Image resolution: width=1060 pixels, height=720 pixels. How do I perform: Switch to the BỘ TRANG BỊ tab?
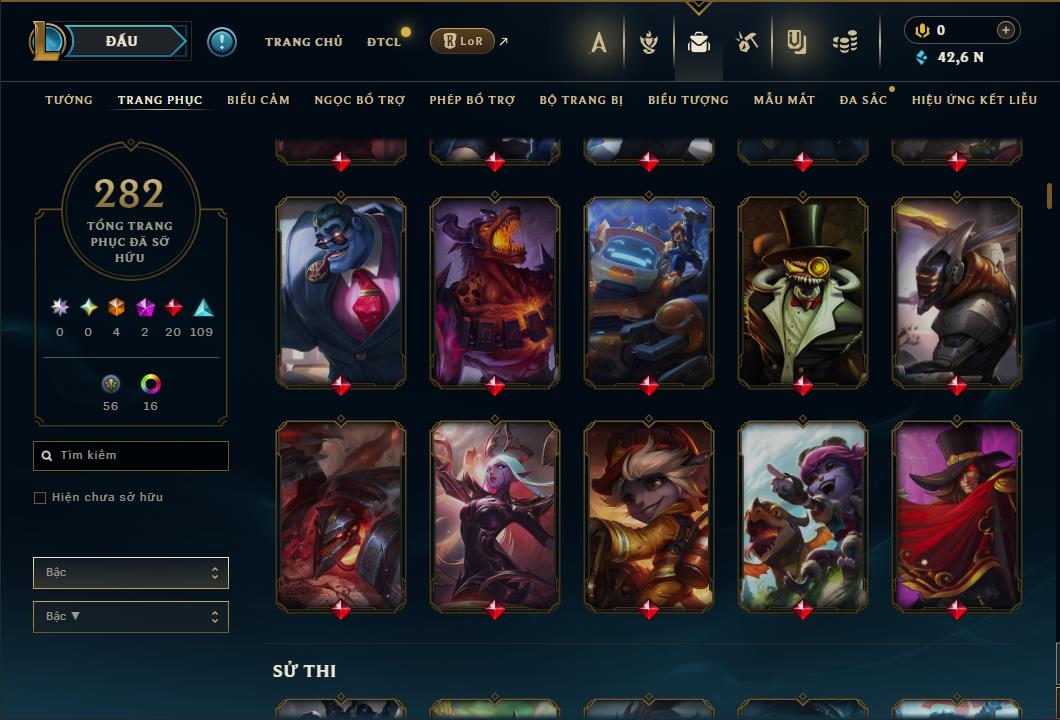[x=581, y=100]
